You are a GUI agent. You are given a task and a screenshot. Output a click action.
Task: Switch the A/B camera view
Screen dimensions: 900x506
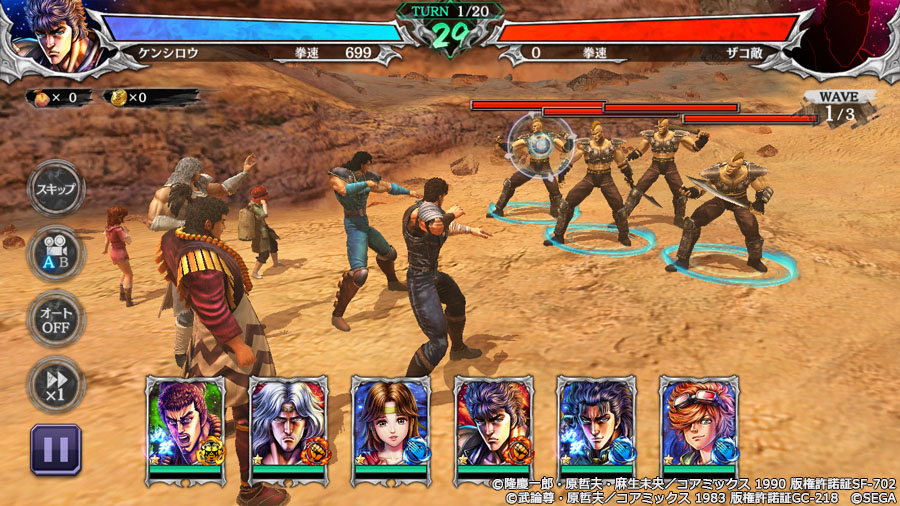tap(56, 254)
